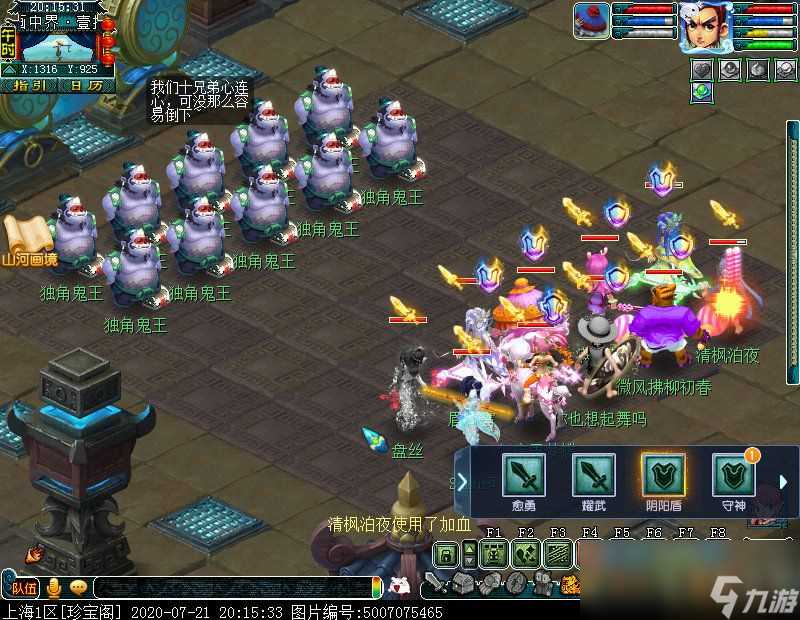Viewport: 800px width, 620px height.
Task: Activate the highlighted 阴阳盾 shield skill
Action: click(663, 475)
